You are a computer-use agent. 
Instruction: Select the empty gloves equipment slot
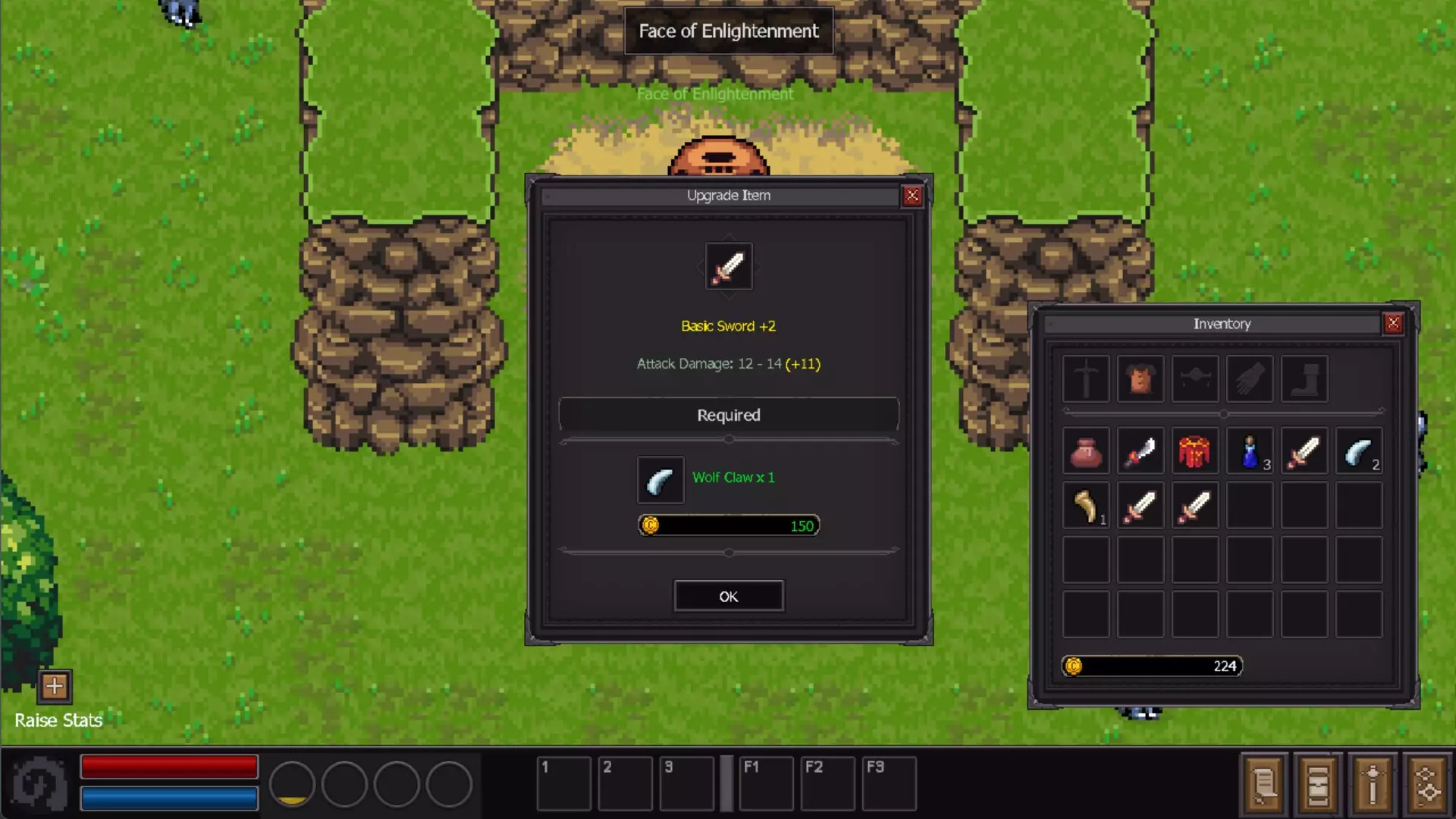pyautogui.click(x=1250, y=378)
